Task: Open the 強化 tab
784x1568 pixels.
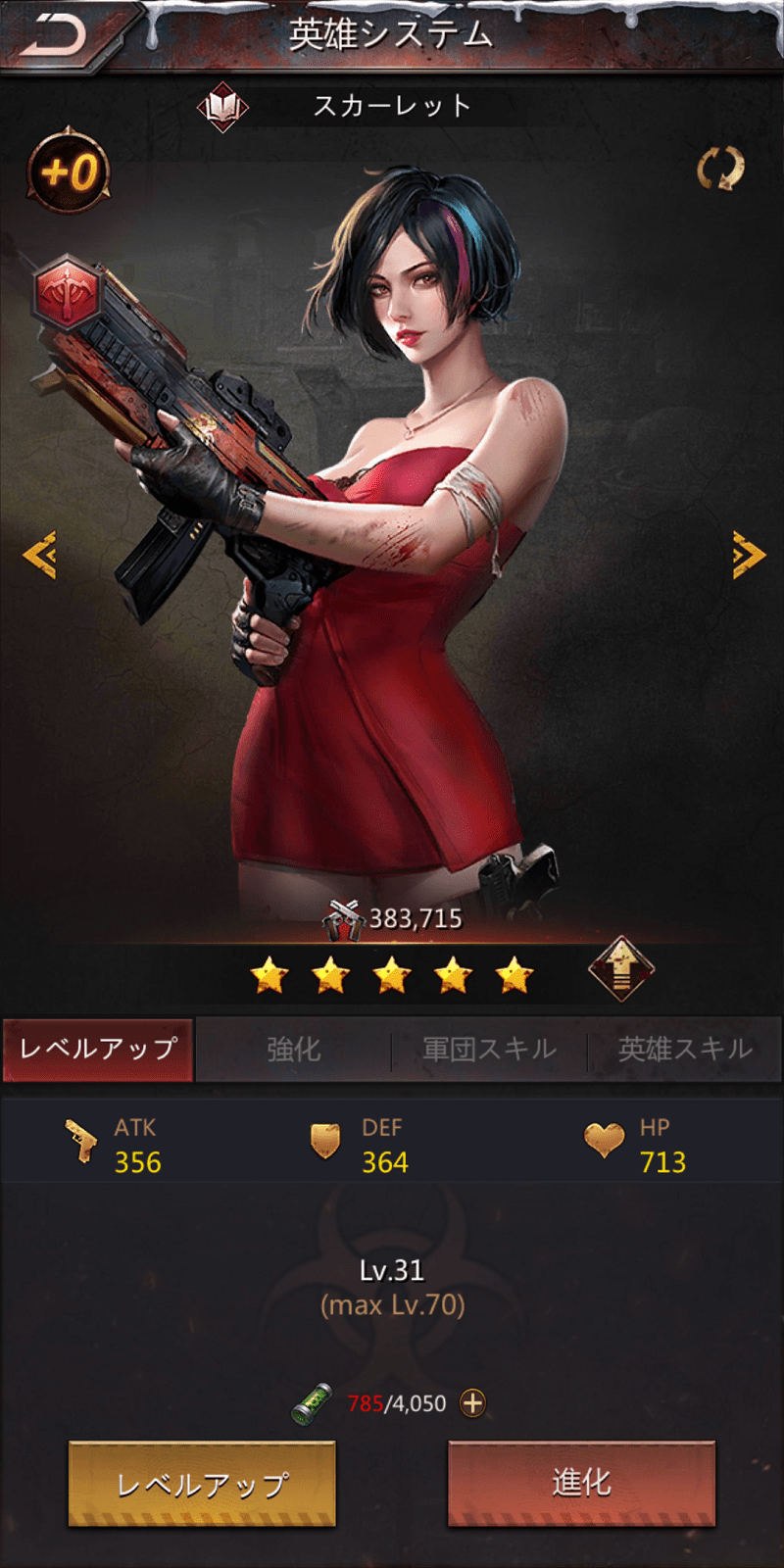Action: click(x=294, y=1050)
